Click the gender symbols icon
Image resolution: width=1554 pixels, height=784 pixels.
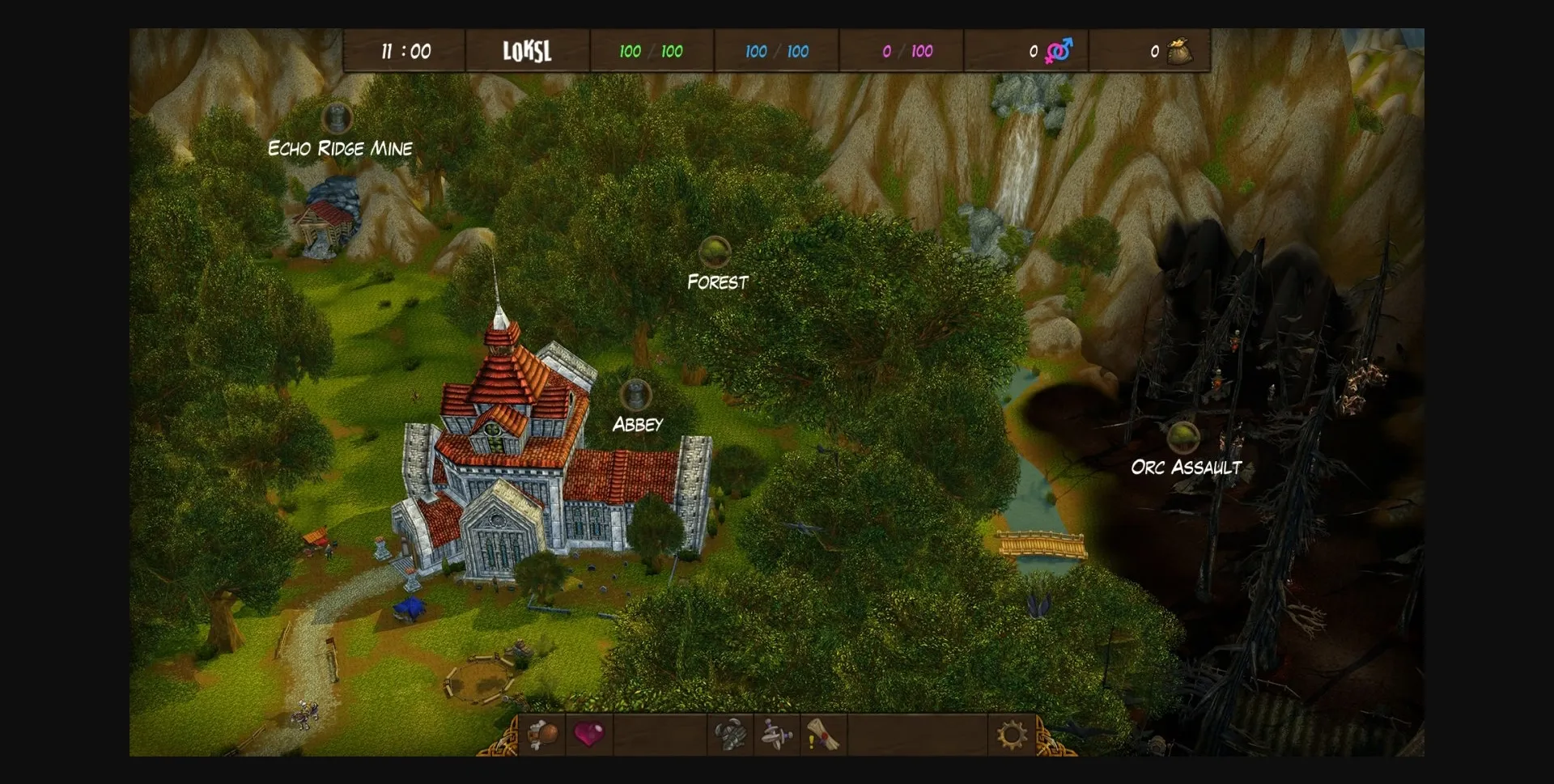(x=1059, y=51)
